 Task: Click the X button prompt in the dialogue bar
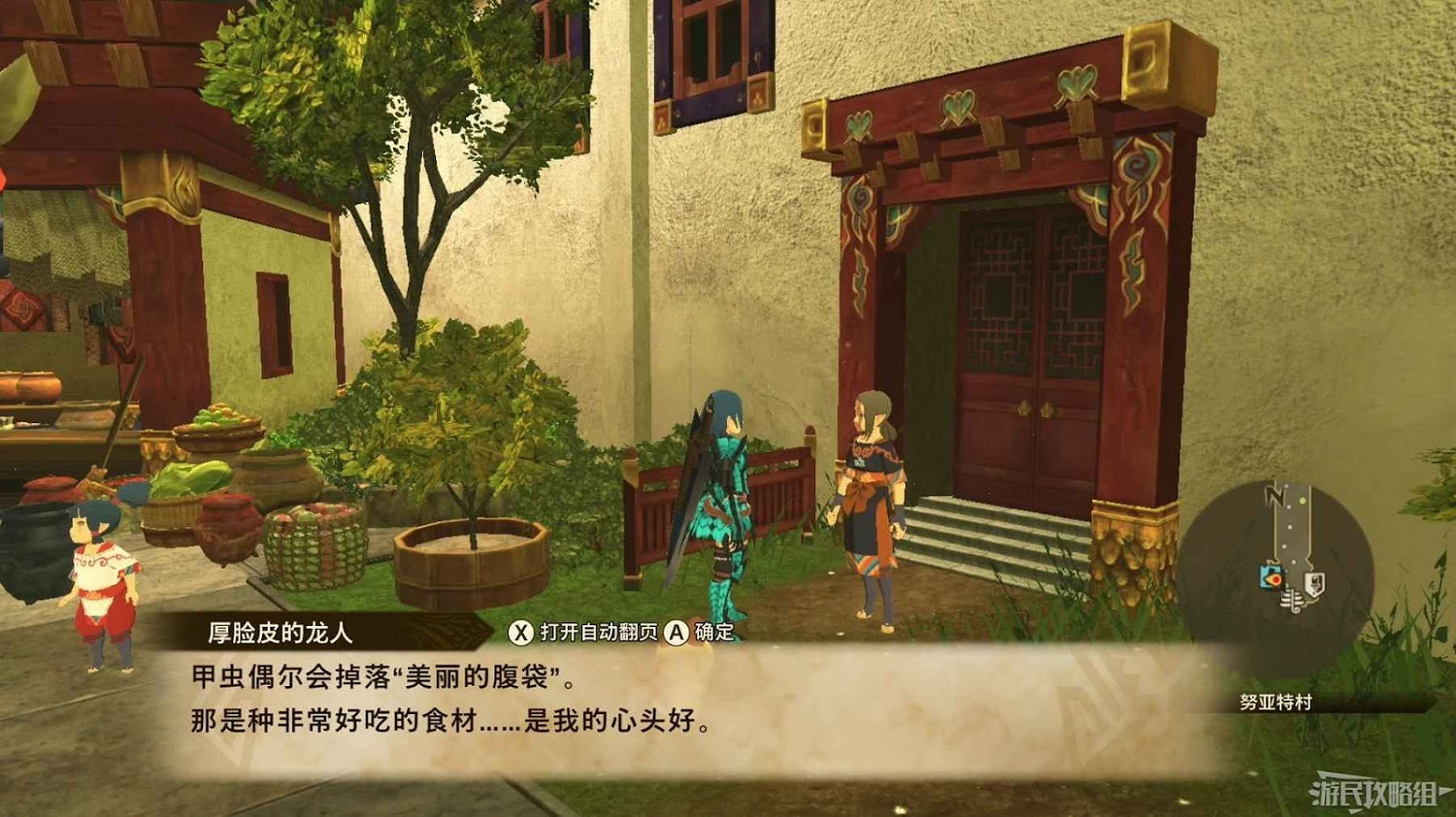(521, 631)
